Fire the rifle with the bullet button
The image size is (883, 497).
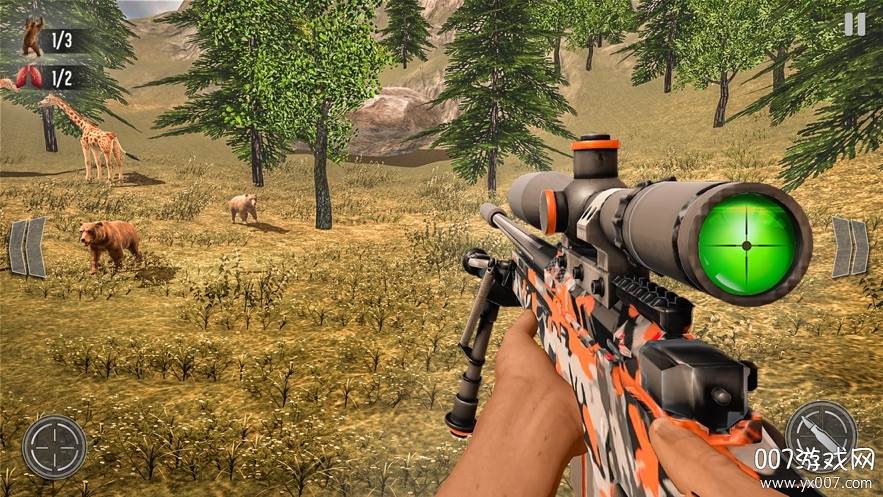pyautogui.click(x=820, y=433)
